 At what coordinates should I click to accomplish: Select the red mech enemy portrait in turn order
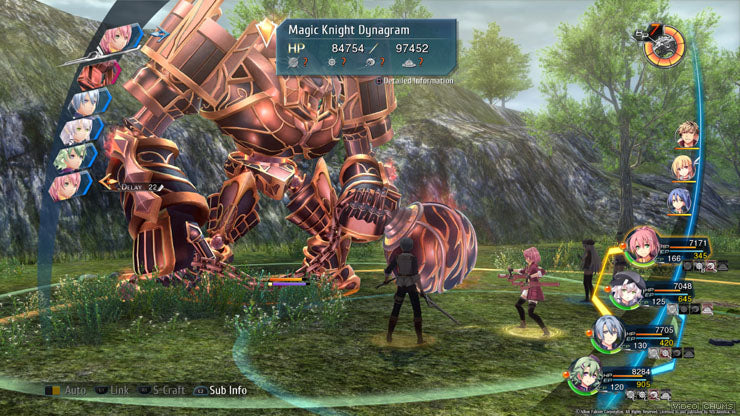(95, 74)
